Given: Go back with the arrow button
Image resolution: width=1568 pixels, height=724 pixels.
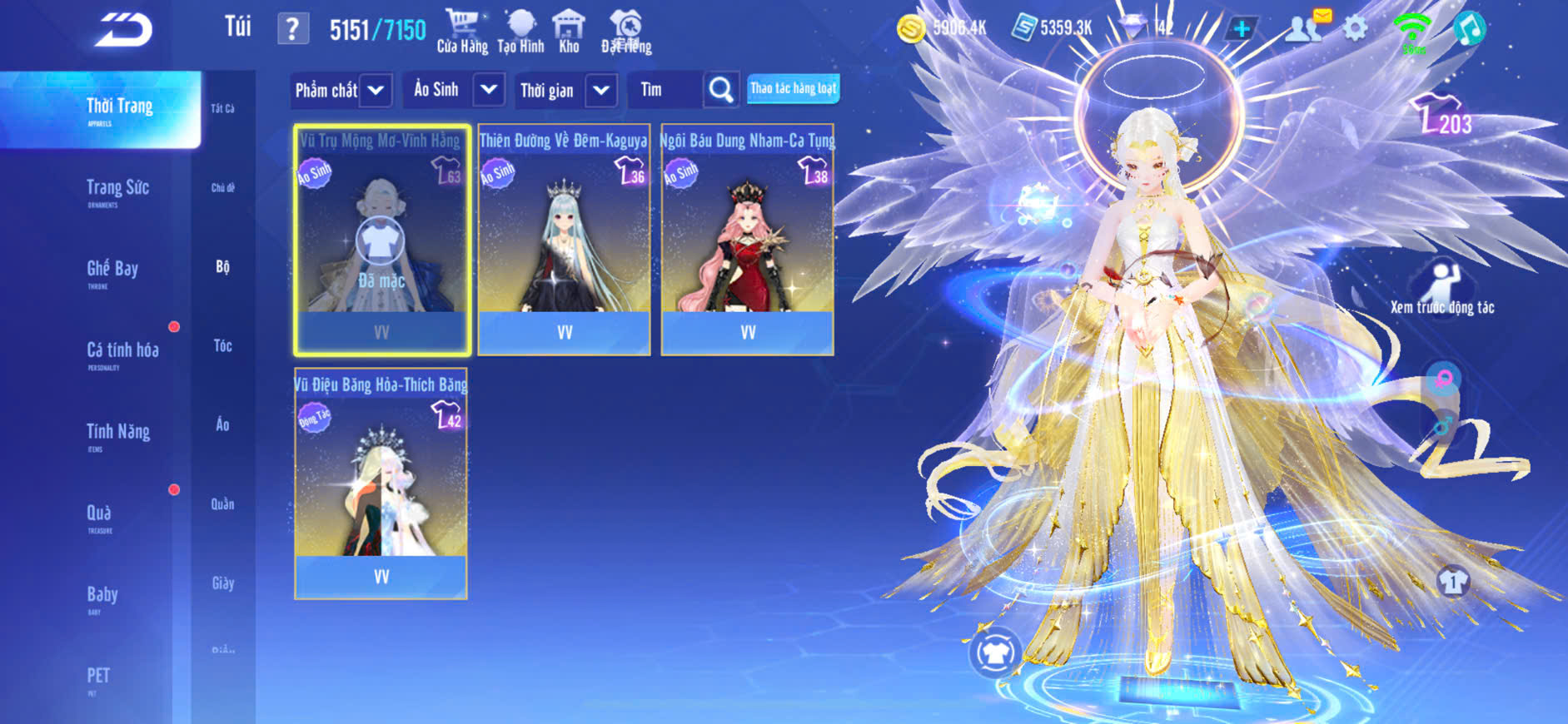Looking at the screenshot, I should 123,30.
